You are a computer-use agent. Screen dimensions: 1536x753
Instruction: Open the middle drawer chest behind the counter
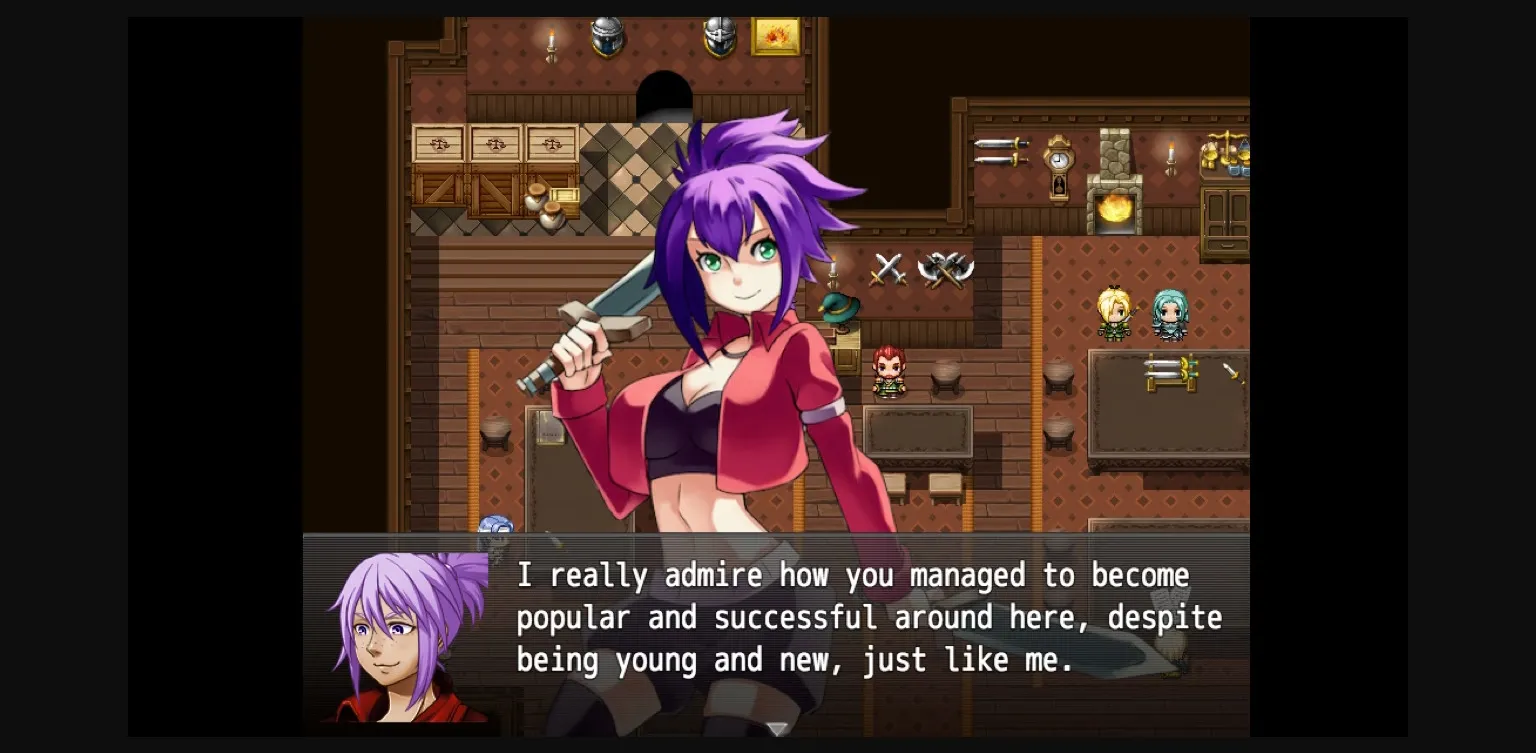pos(495,143)
